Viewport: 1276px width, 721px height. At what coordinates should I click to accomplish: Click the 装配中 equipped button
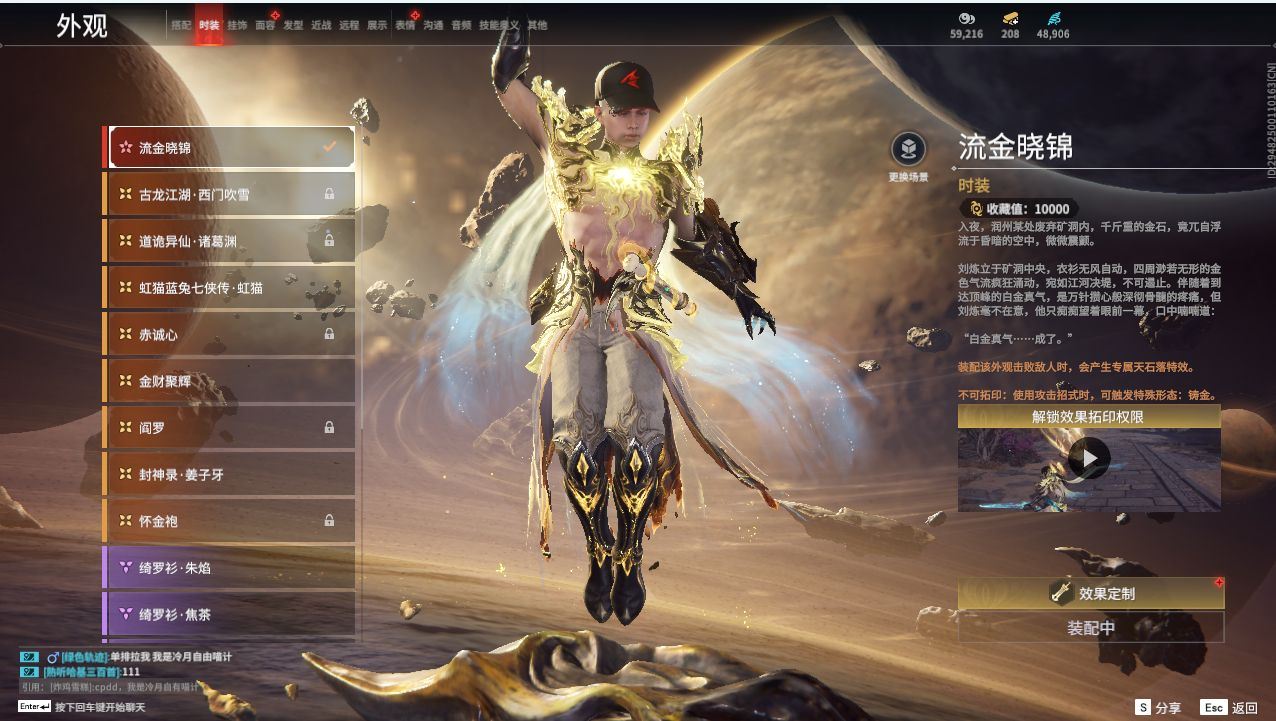[x=1091, y=628]
